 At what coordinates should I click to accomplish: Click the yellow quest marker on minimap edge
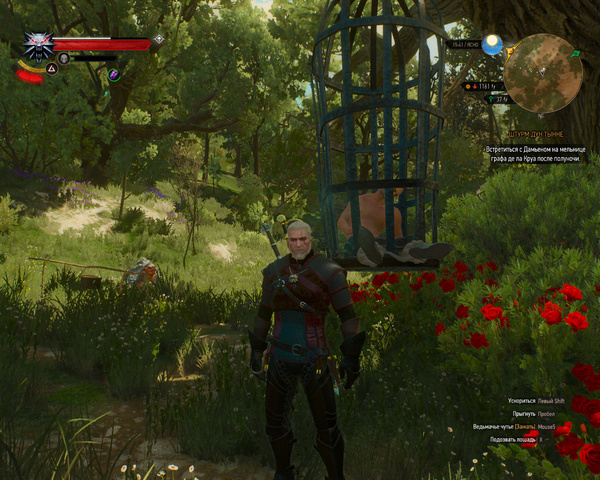pos(508,50)
